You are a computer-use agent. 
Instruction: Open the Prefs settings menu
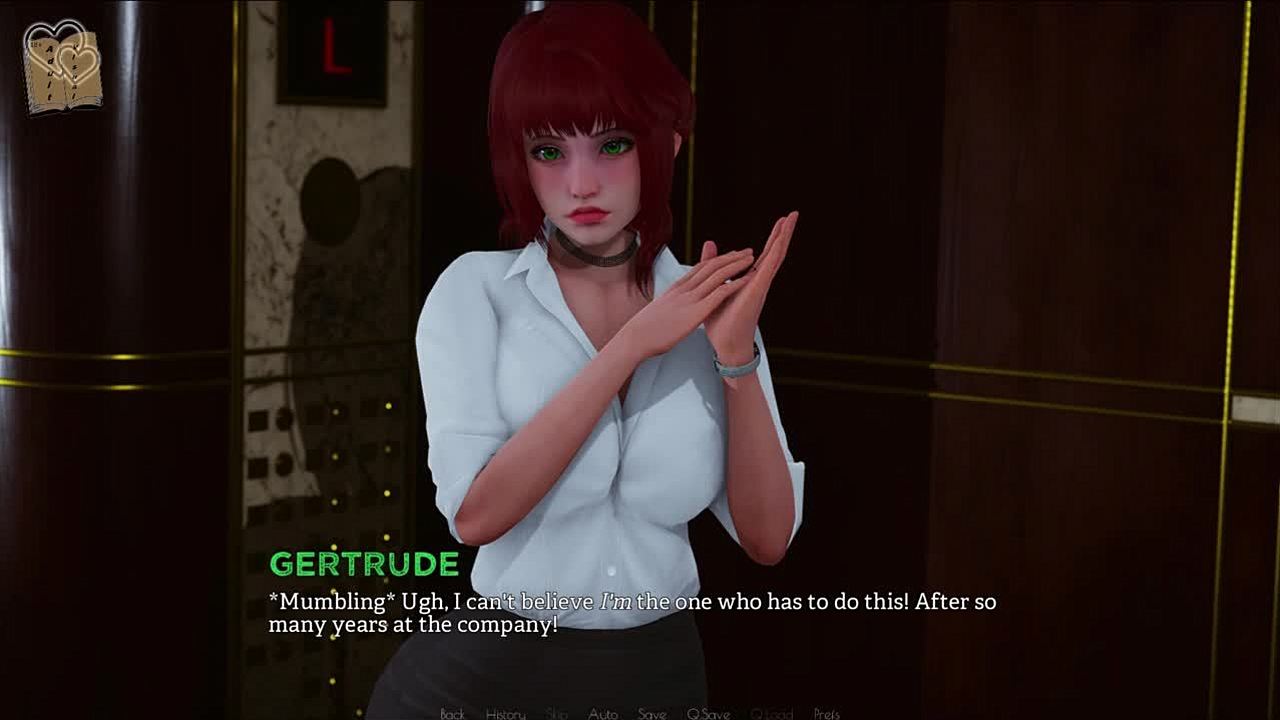coord(826,713)
